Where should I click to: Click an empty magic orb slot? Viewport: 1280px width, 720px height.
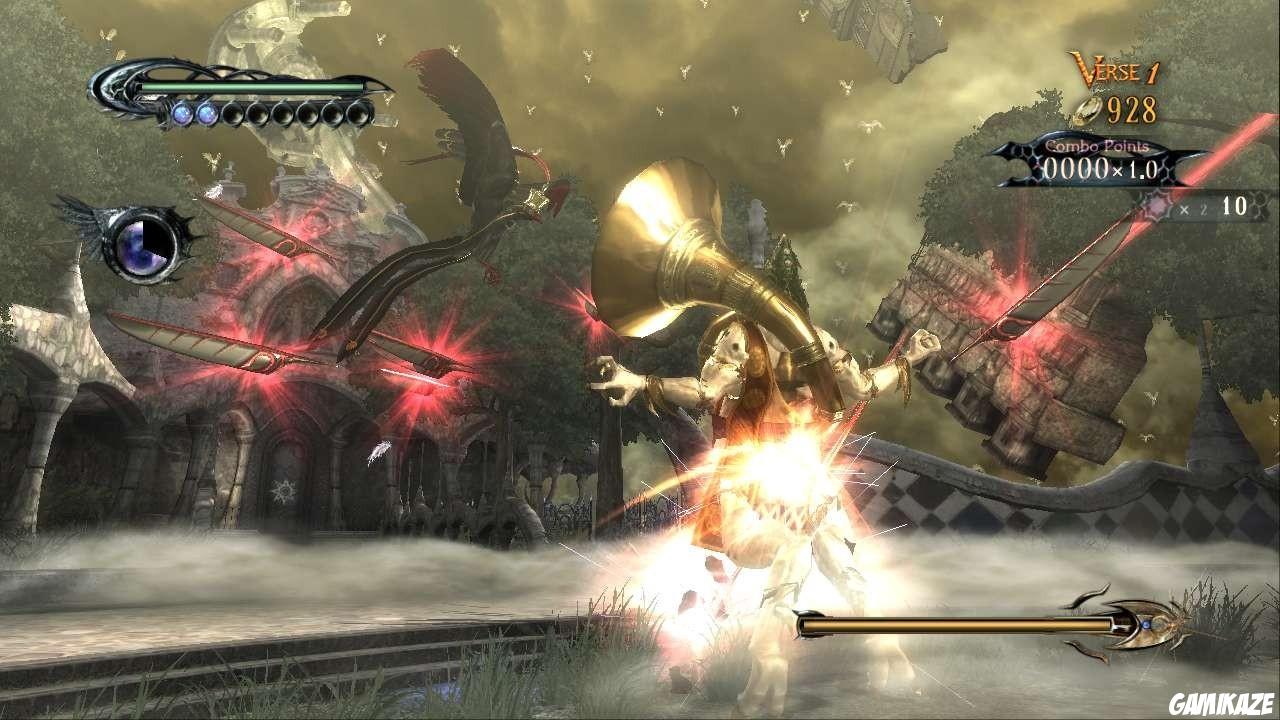pos(235,113)
